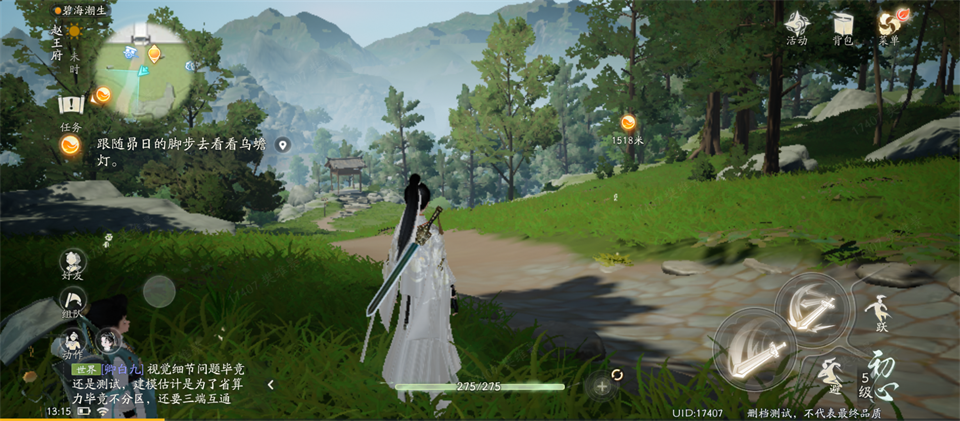This screenshot has width=960, height=421.
Task: Click the circular swap arrows icon
Action: tap(617, 374)
